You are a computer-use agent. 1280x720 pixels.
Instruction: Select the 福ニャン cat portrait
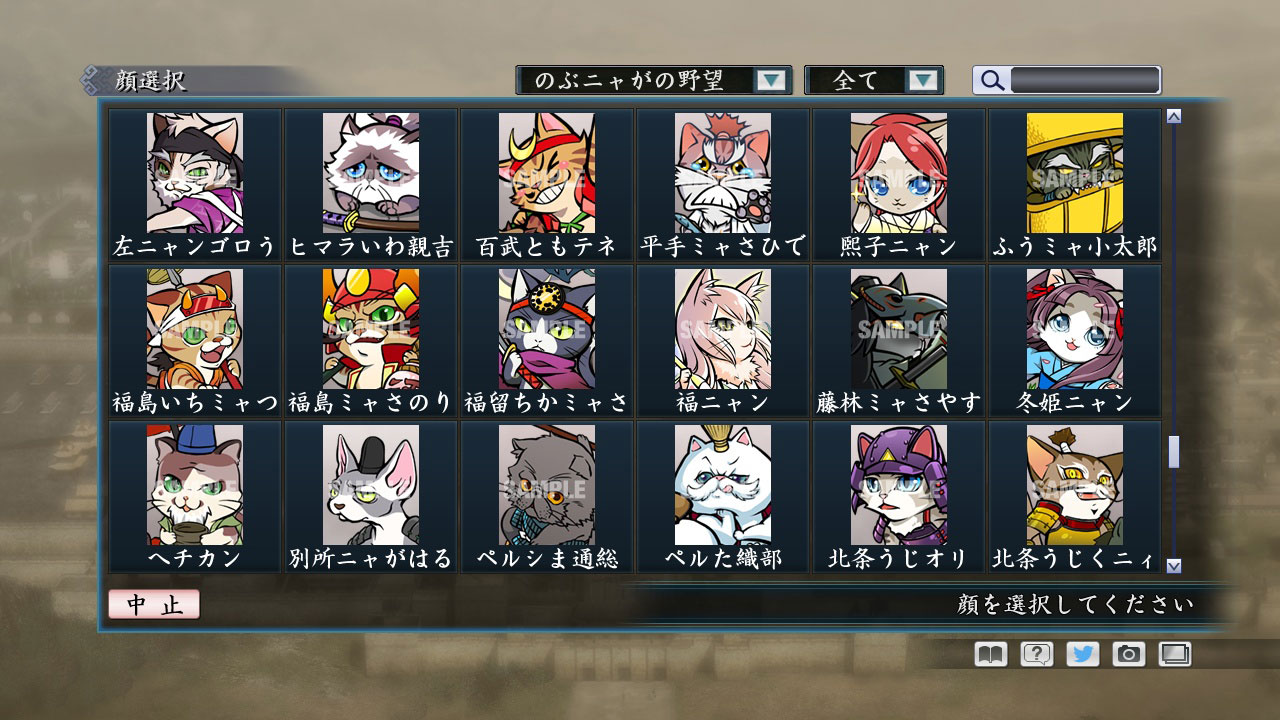coord(723,330)
